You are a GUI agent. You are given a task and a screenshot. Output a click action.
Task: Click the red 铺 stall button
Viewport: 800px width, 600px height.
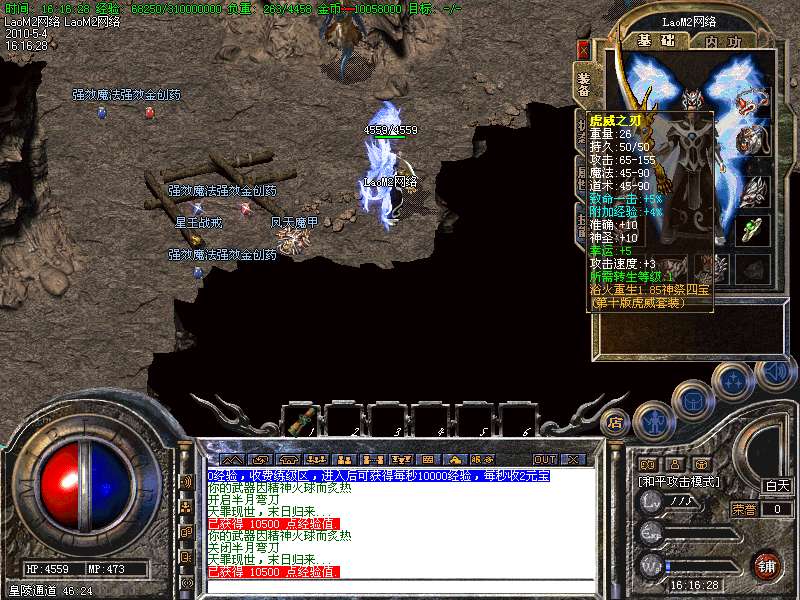[766, 565]
